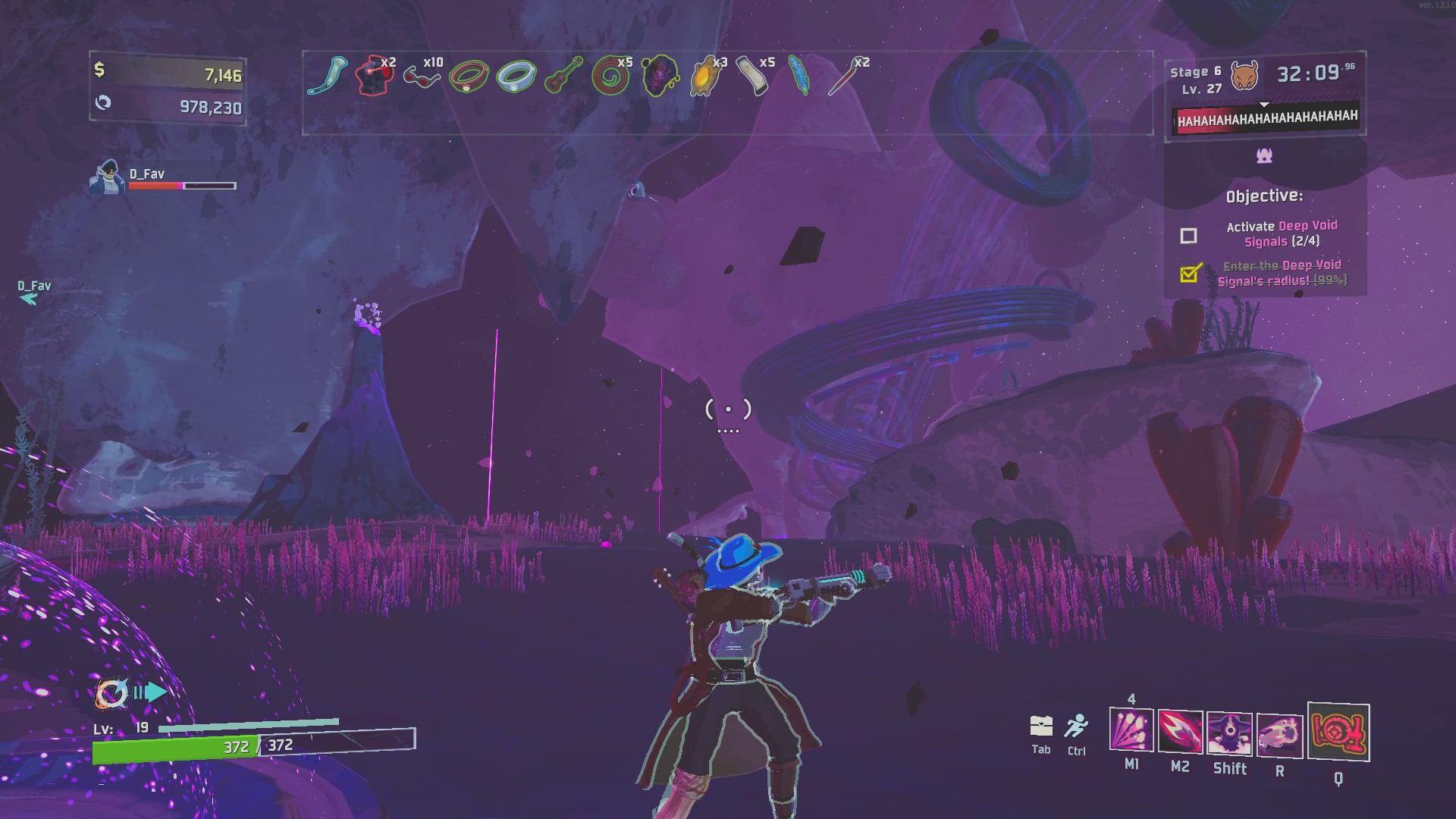Choose the red ring item icon

click(469, 77)
